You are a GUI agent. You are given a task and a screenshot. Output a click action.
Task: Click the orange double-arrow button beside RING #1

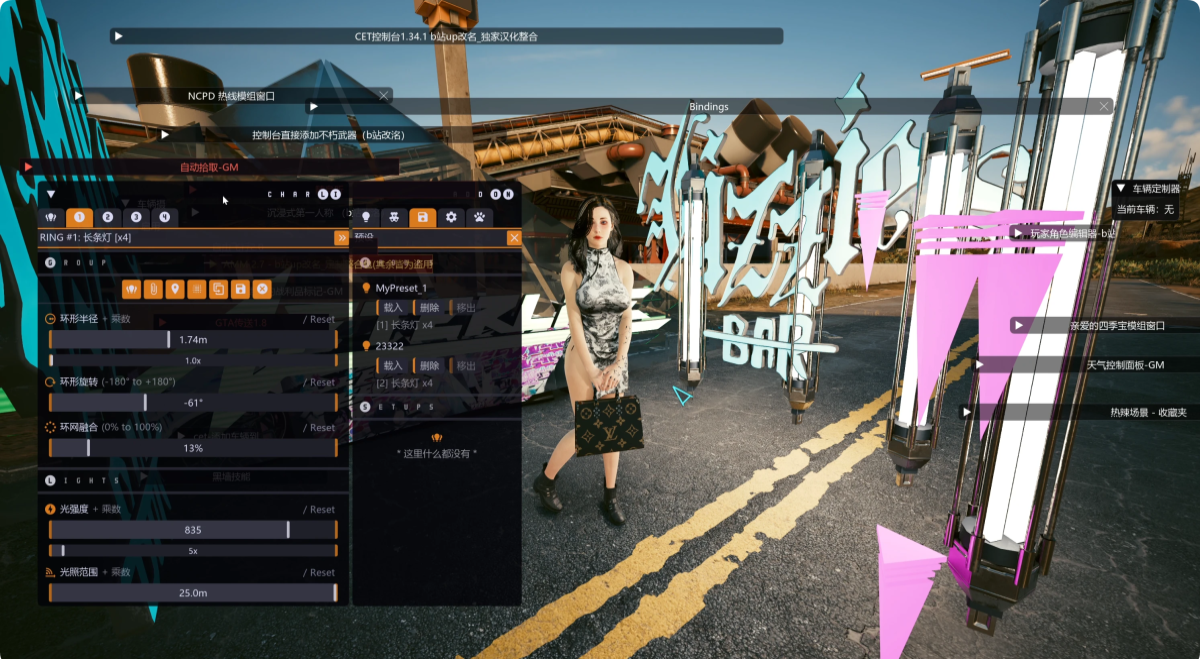tap(341, 238)
